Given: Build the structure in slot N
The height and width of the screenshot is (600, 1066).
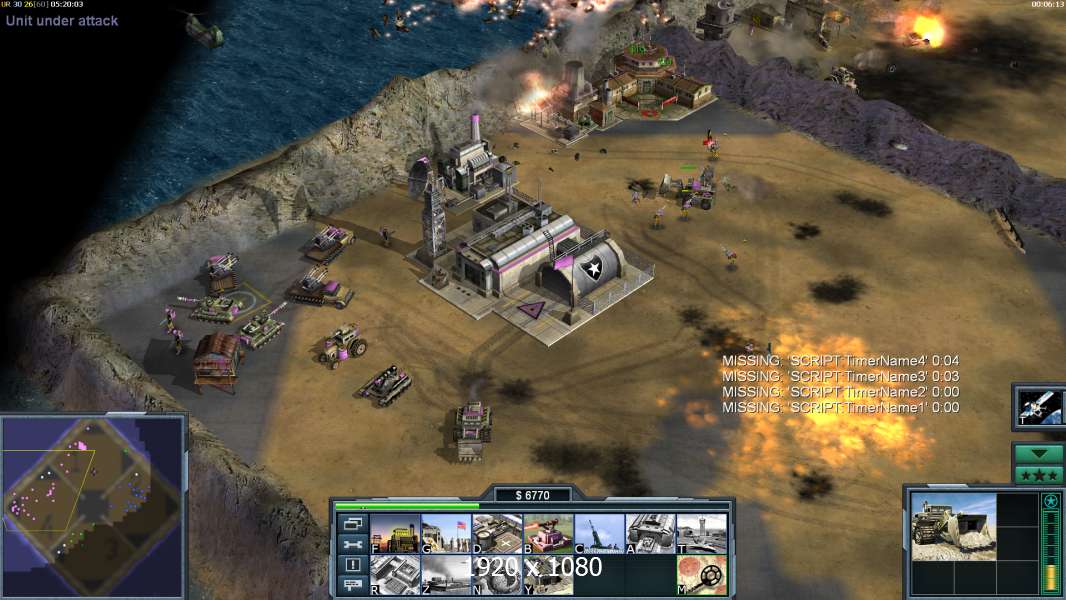Looking at the screenshot, I should pos(497,575).
